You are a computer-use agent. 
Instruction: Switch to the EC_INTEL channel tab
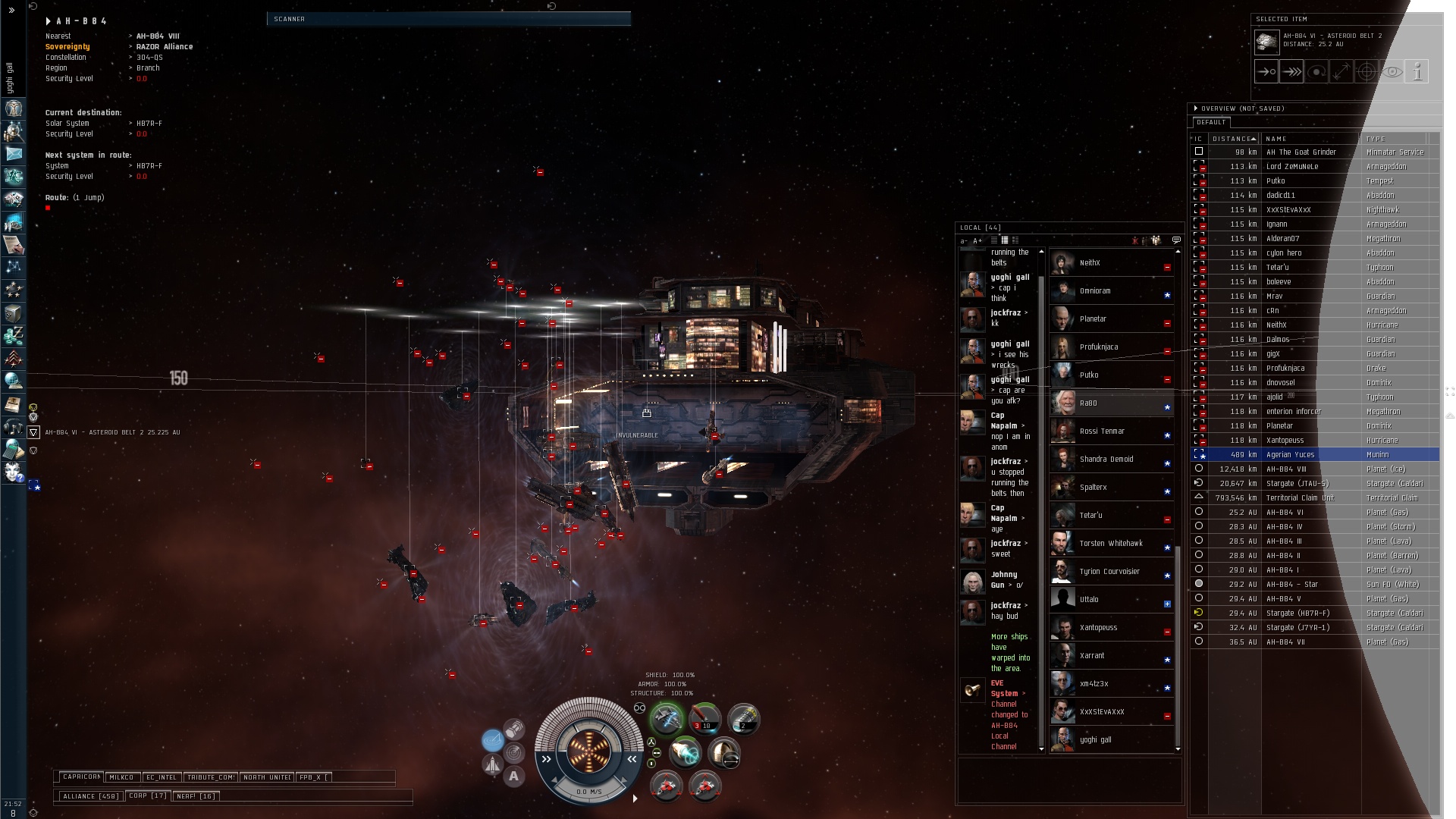pyautogui.click(x=162, y=777)
